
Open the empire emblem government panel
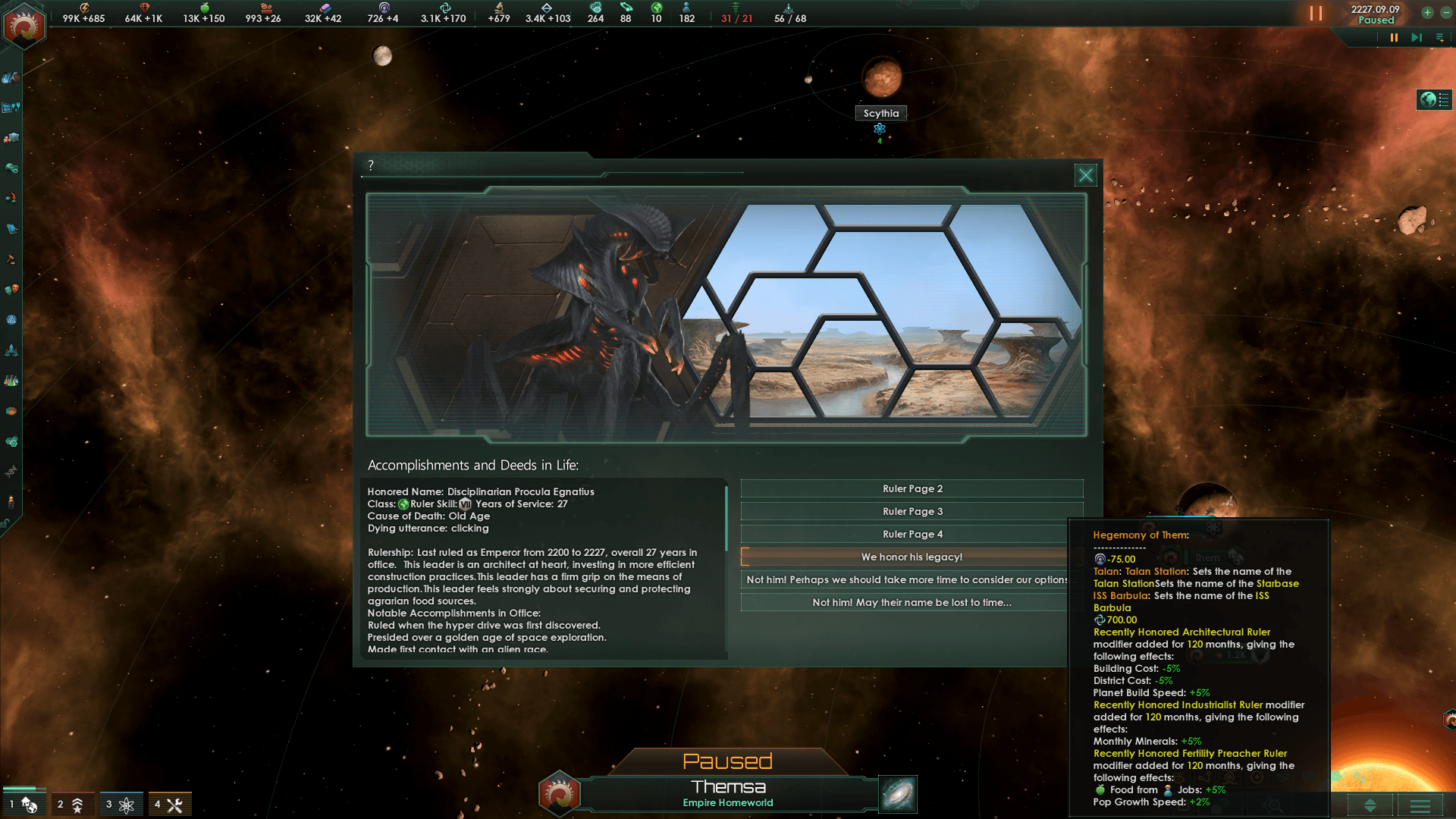point(24,27)
